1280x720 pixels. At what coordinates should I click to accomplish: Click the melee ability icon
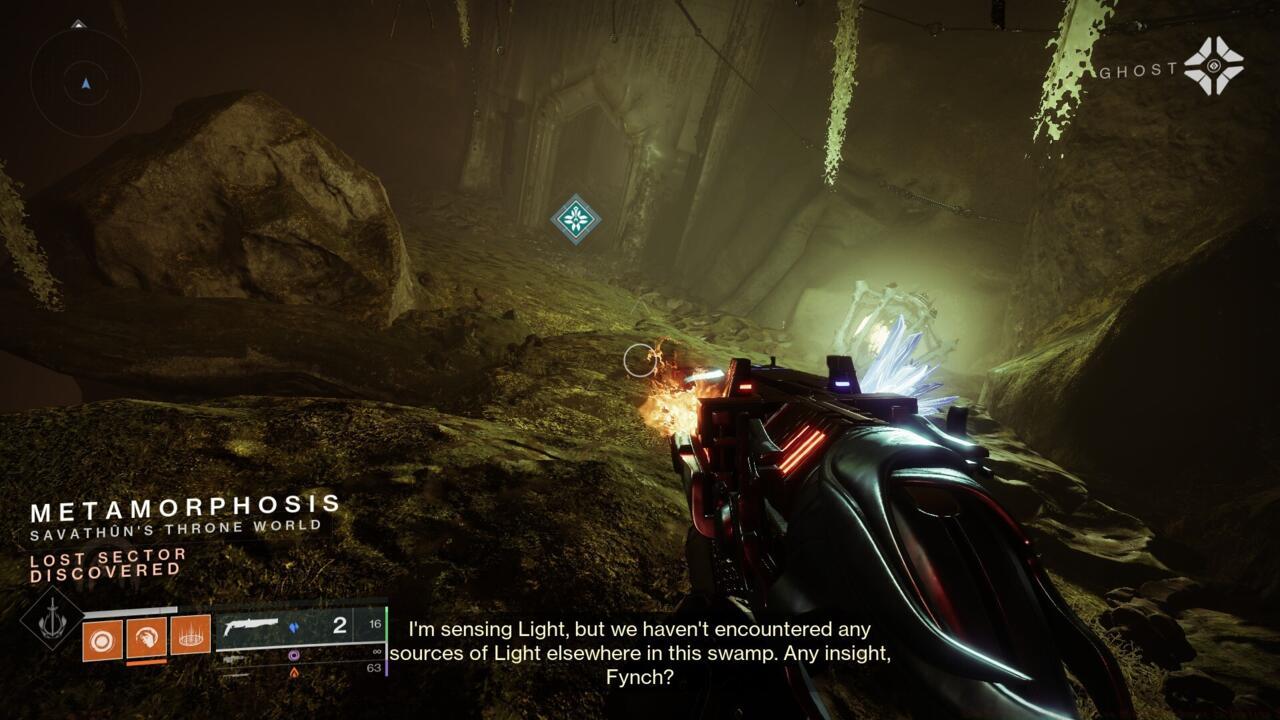(x=147, y=635)
